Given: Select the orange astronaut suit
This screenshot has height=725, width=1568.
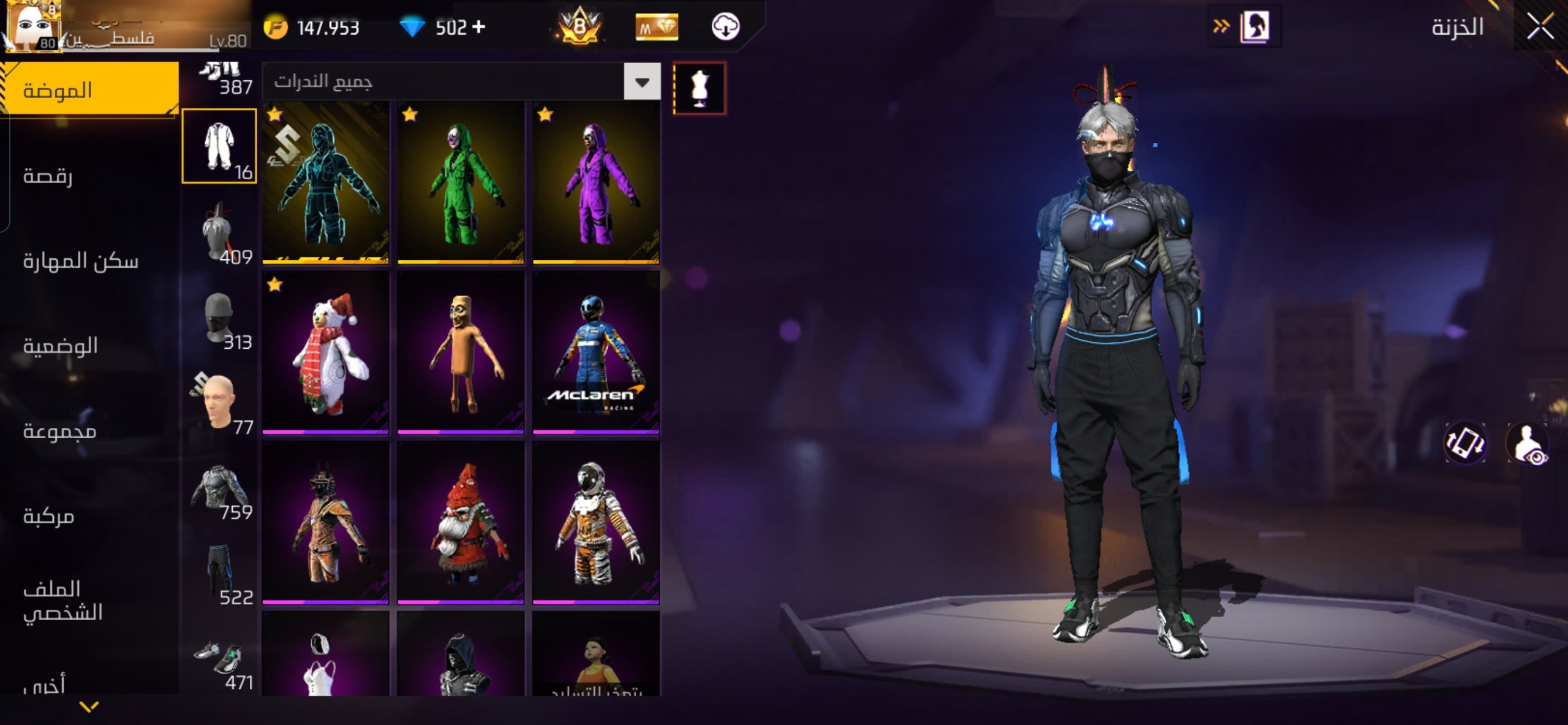Looking at the screenshot, I should 596,523.
